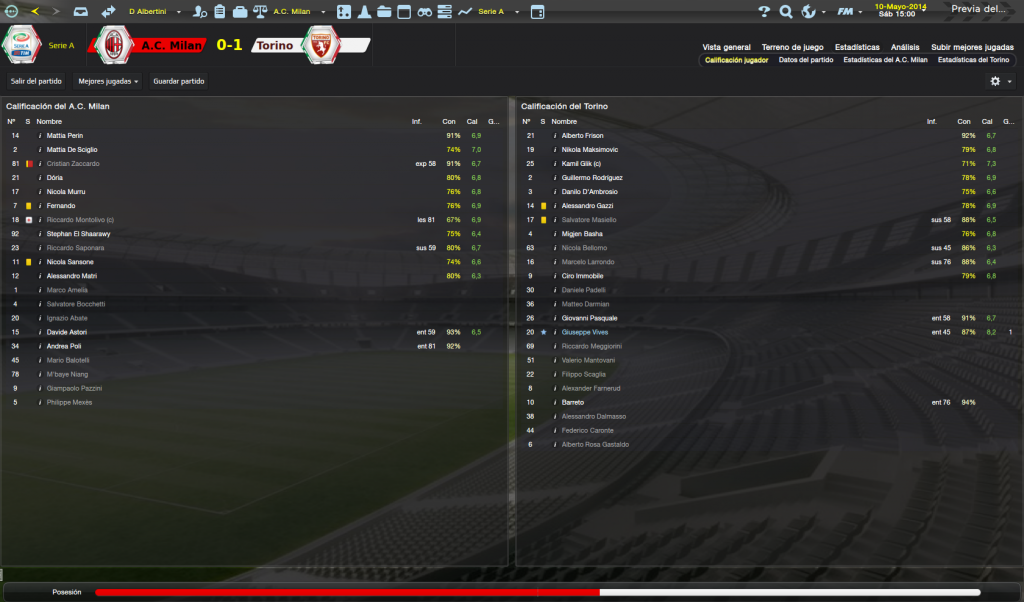1024x602 pixels.
Task: Switch to the Vista general tab
Action: point(726,47)
